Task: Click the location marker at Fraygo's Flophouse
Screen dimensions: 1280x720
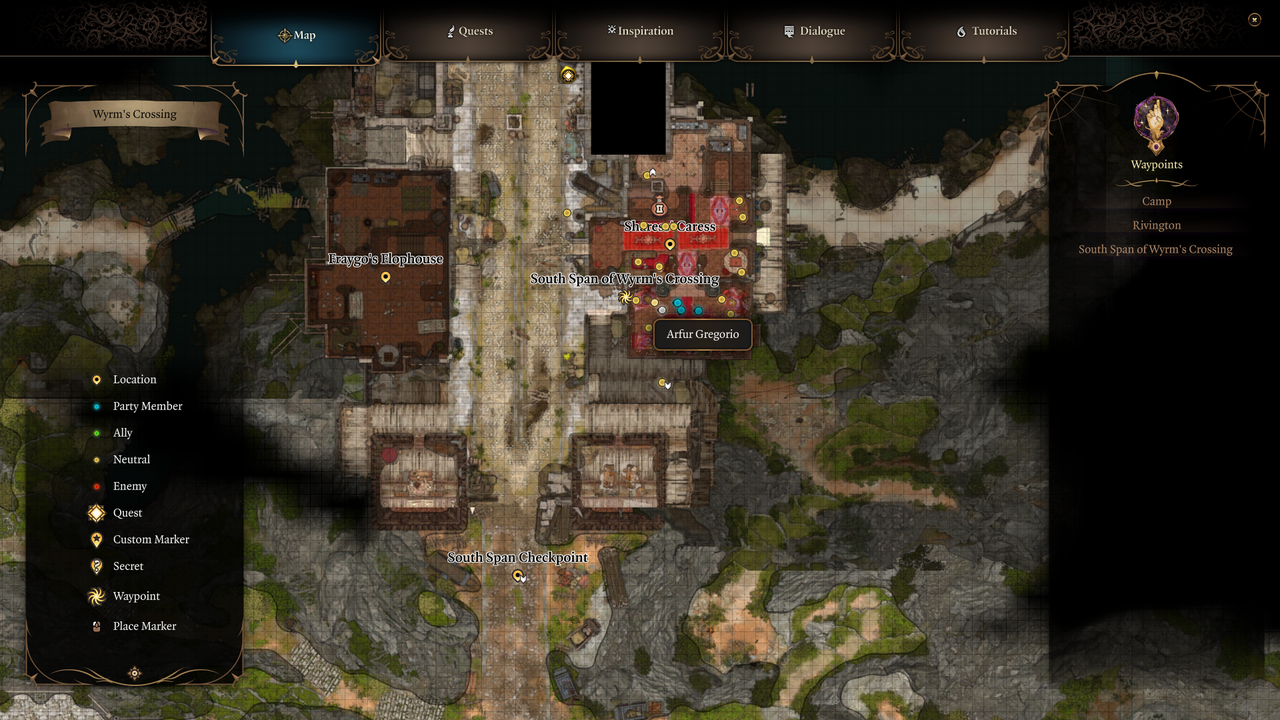Action: (x=385, y=278)
